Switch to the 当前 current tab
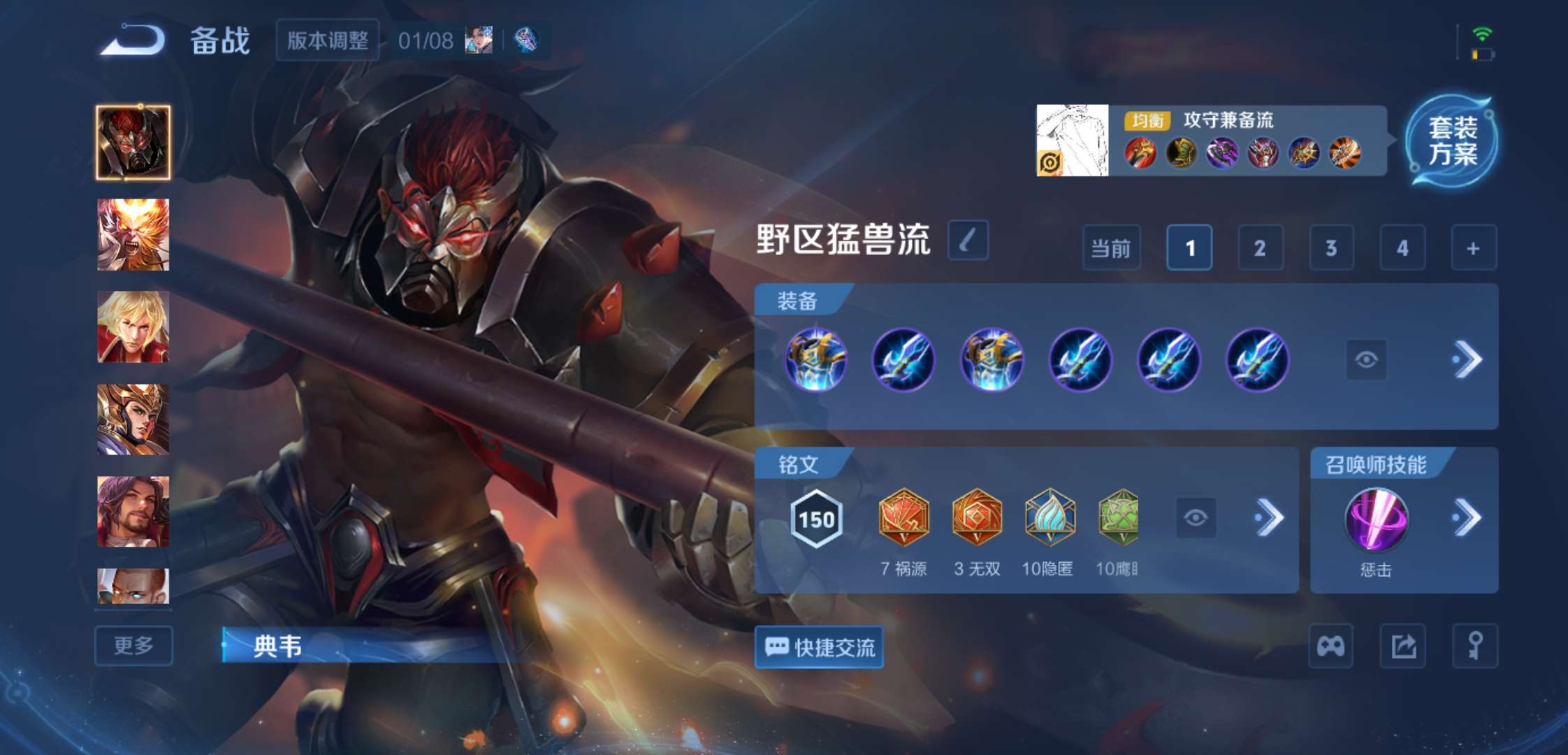This screenshot has height=755, width=1568. tap(1111, 247)
